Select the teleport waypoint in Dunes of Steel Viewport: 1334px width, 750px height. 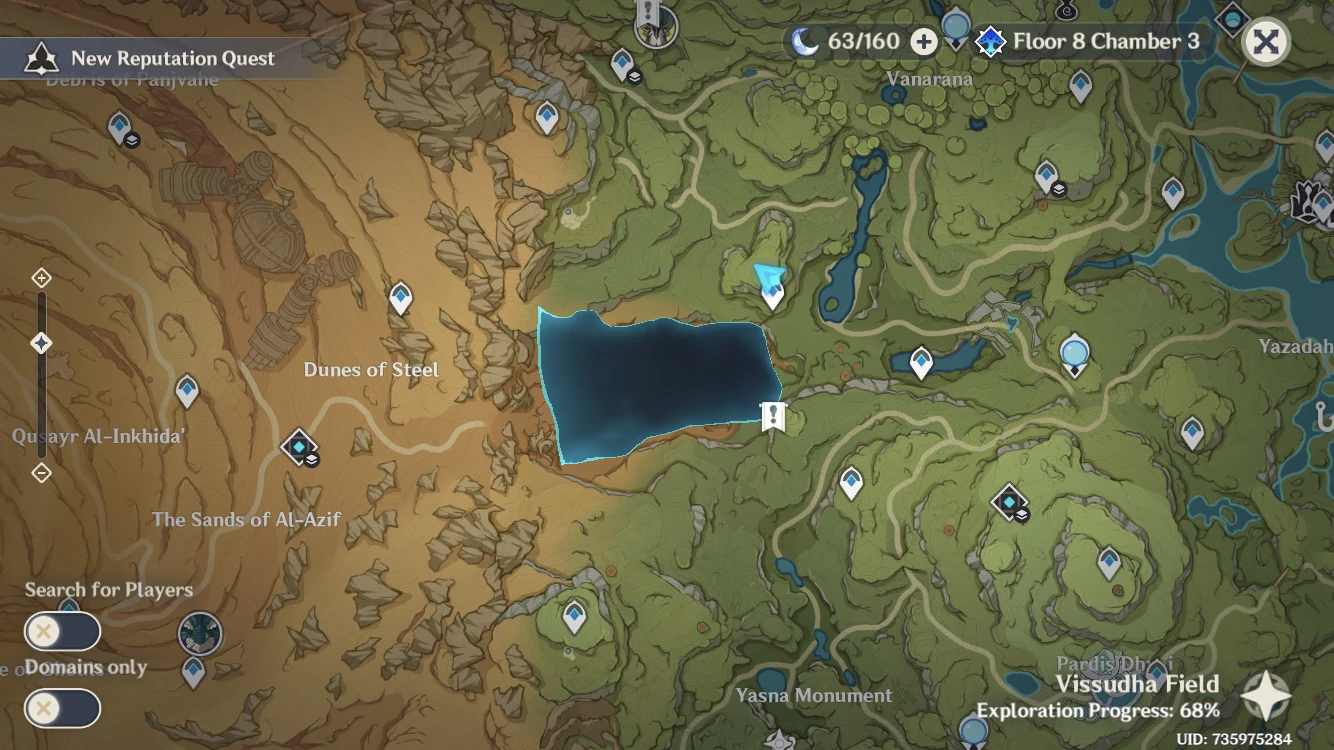400,298
